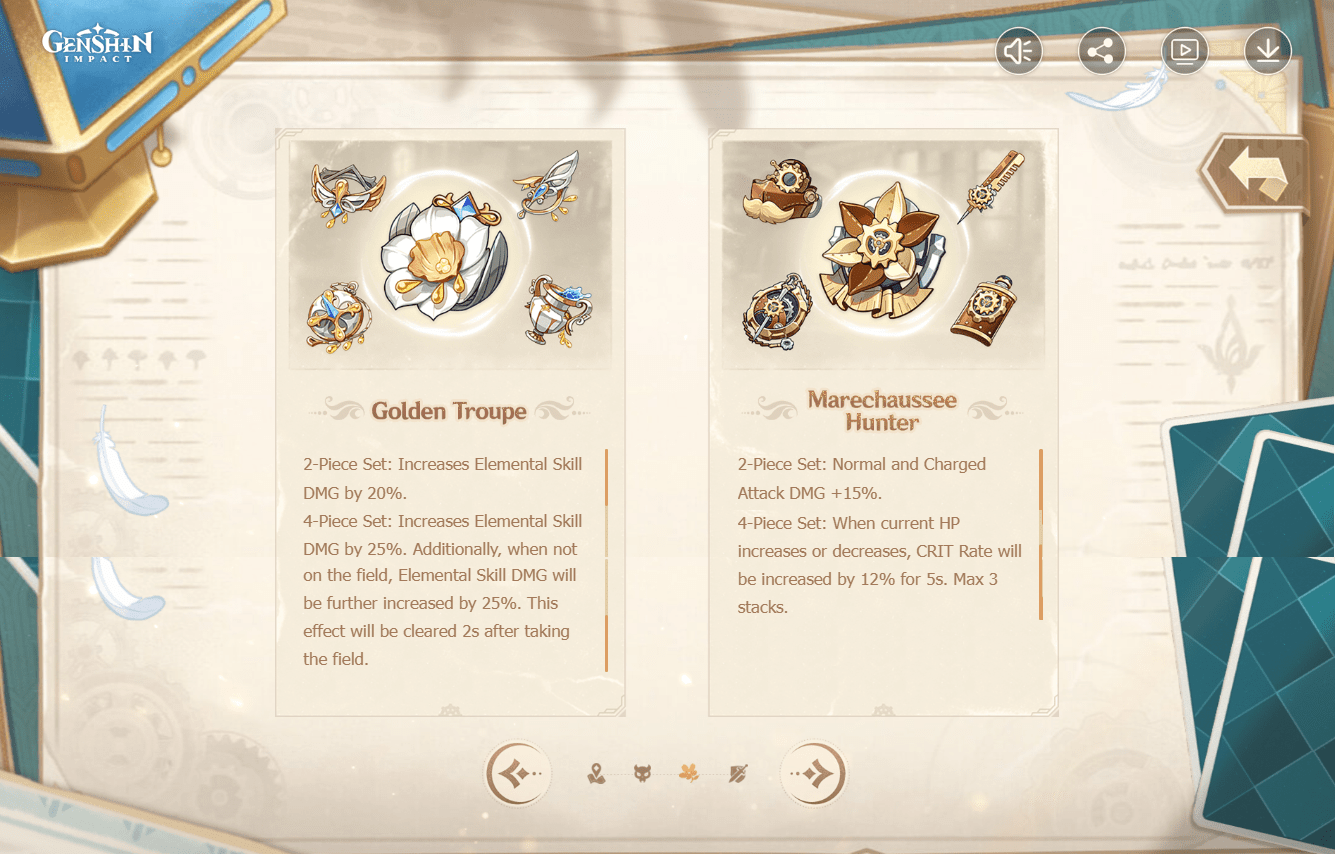This screenshot has width=1335, height=854.
Task: Click the Golden Troupe set title
Action: 449,411
